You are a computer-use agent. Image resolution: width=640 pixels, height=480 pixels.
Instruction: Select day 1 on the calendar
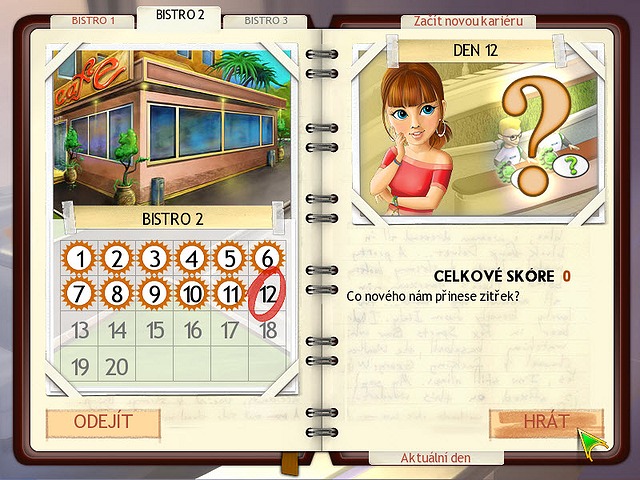(x=80, y=260)
